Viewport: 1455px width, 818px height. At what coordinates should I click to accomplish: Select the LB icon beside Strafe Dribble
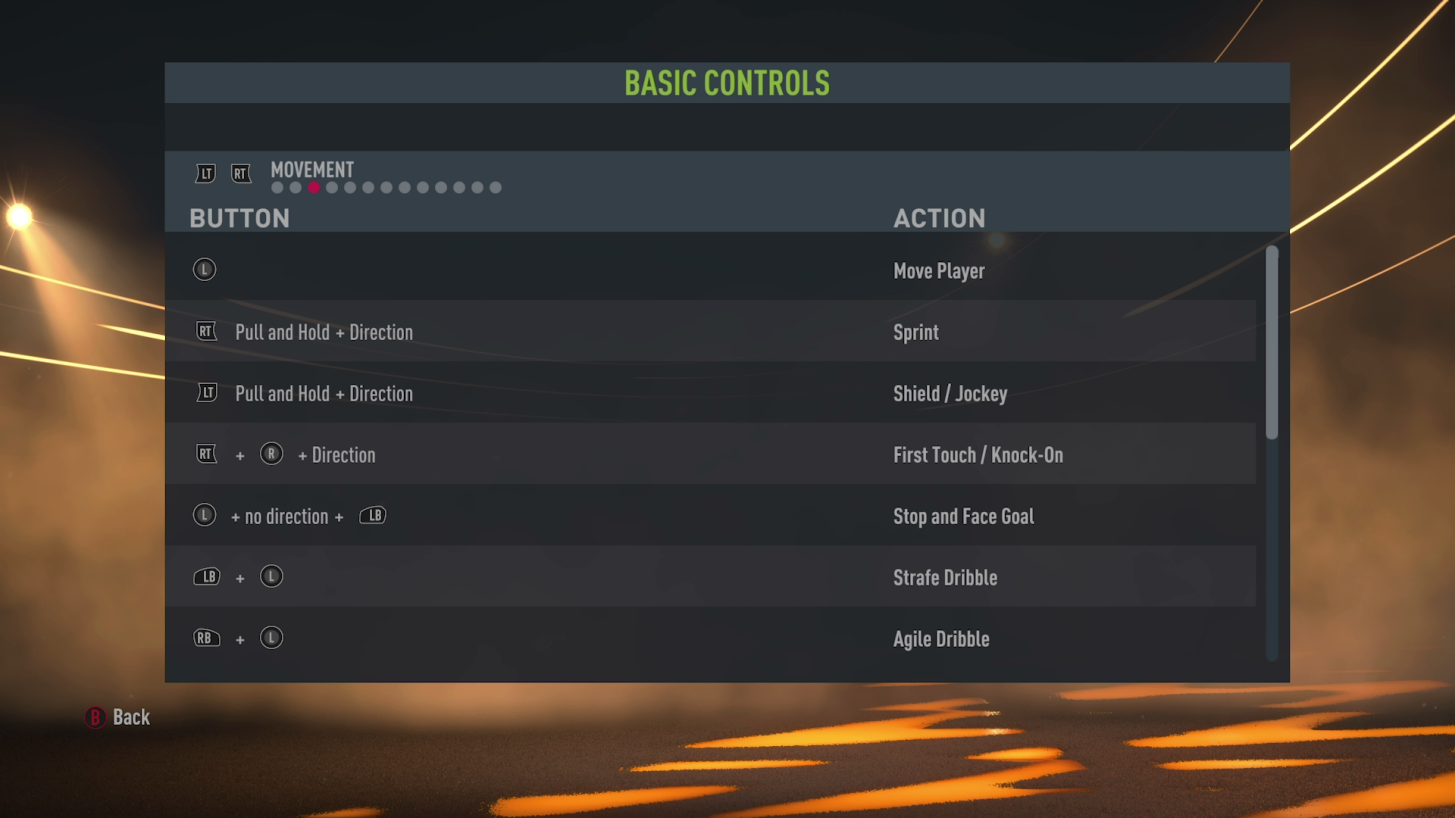[207, 576]
